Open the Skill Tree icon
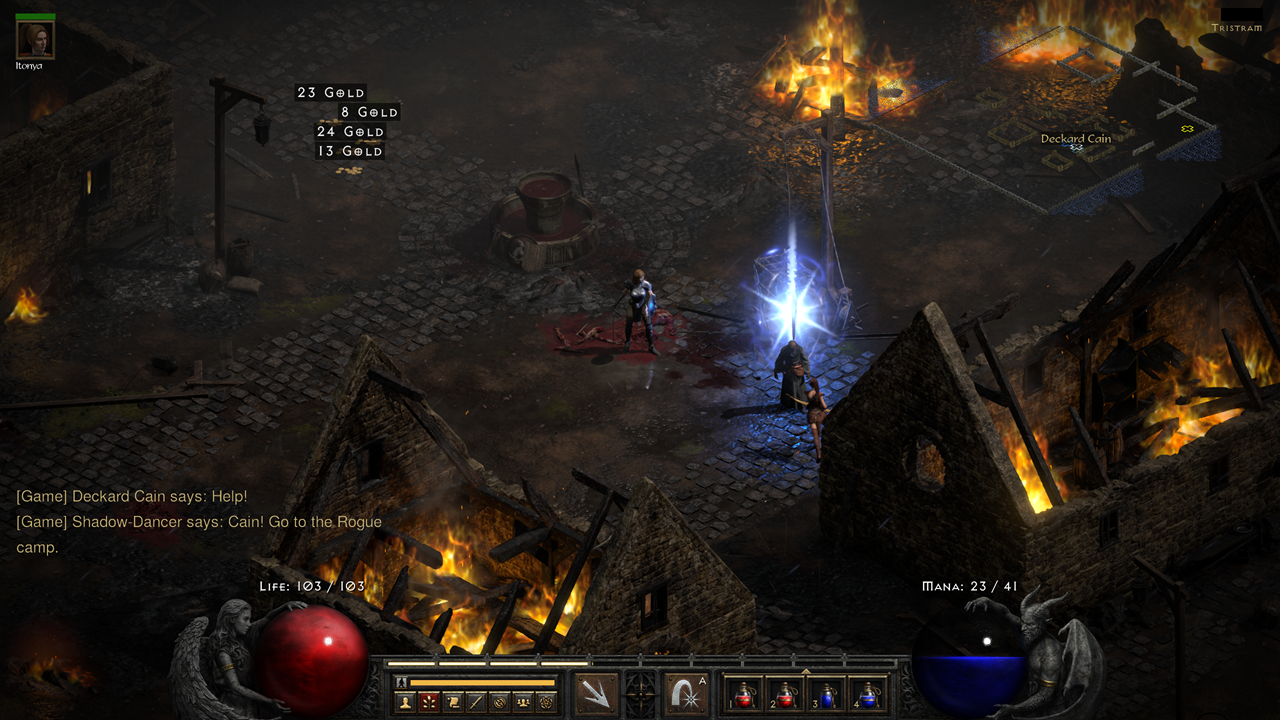This screenshot has width=1280, height=720. (x=430, y=701)
